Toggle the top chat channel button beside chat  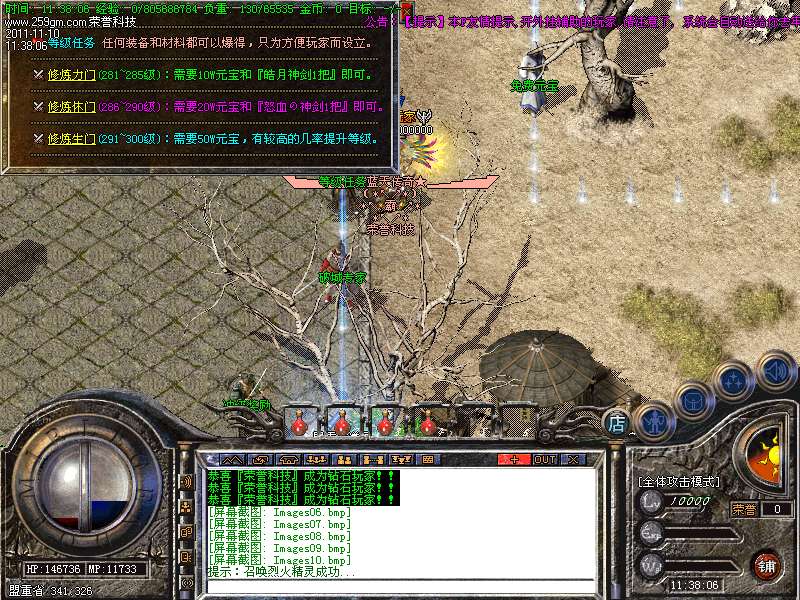185,481
